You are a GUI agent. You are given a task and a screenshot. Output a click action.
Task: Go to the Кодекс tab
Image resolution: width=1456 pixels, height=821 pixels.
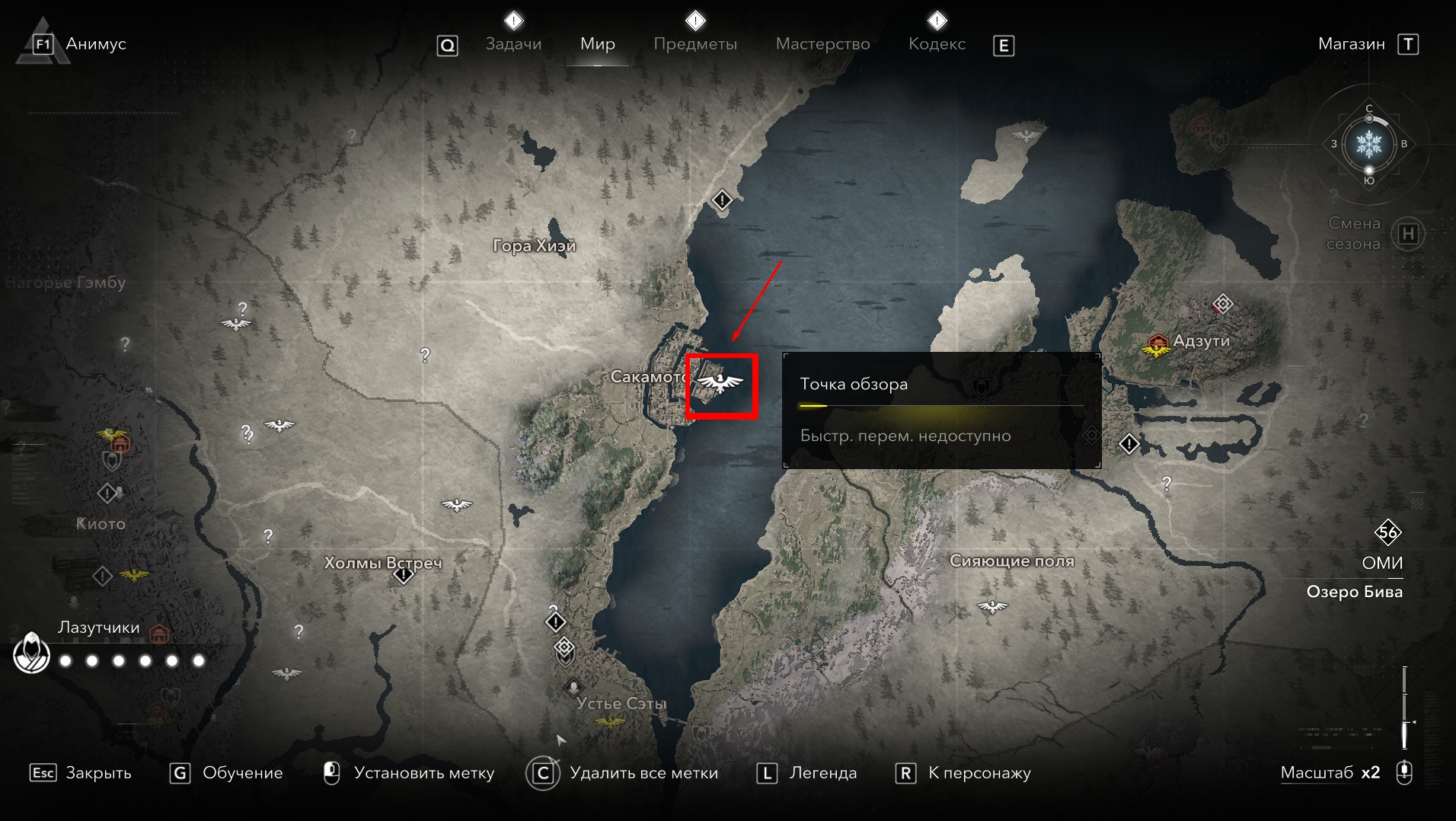pyautogui.click(x=937, y=44)
